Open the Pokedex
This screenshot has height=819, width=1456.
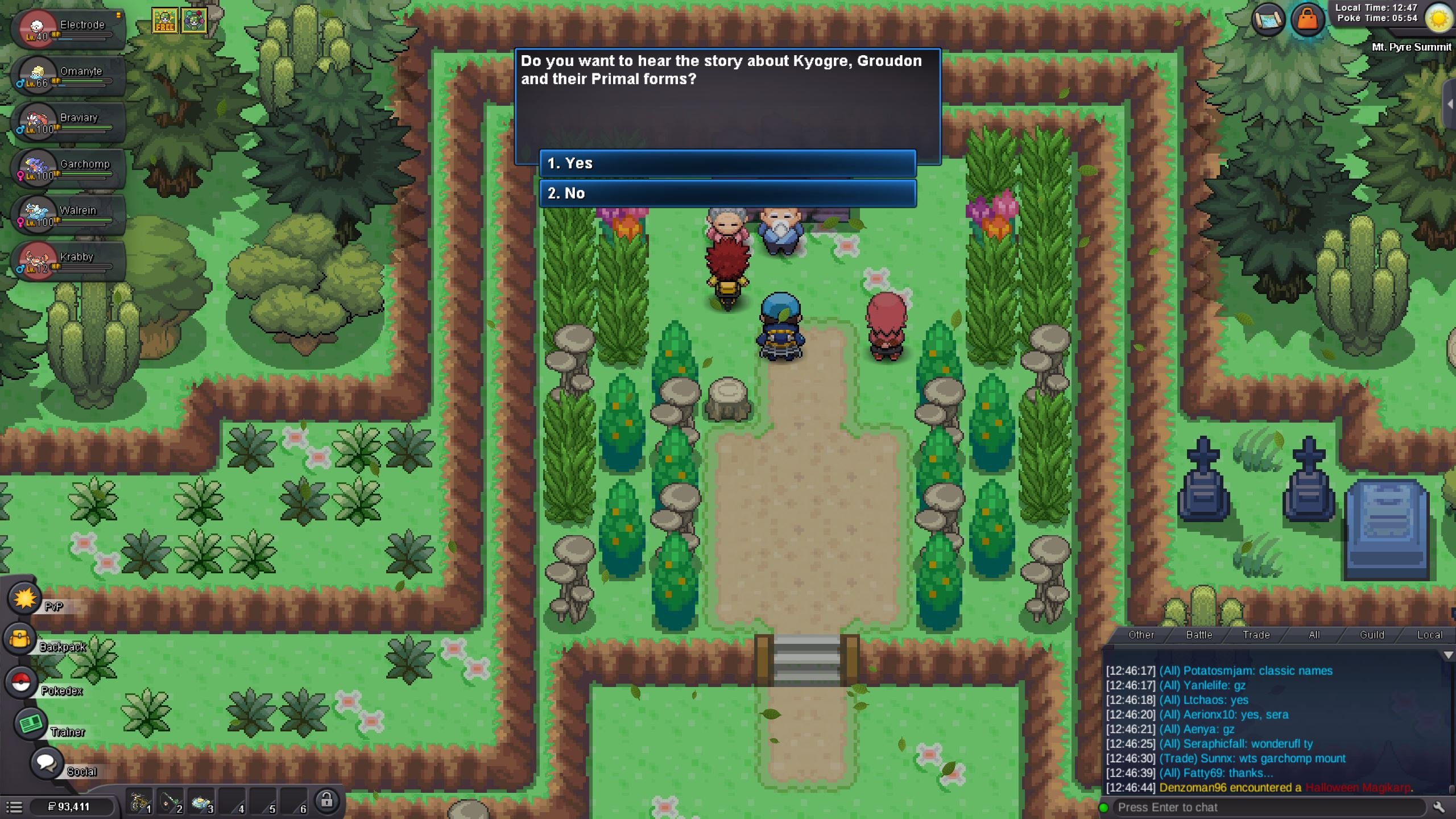point(22,682)
